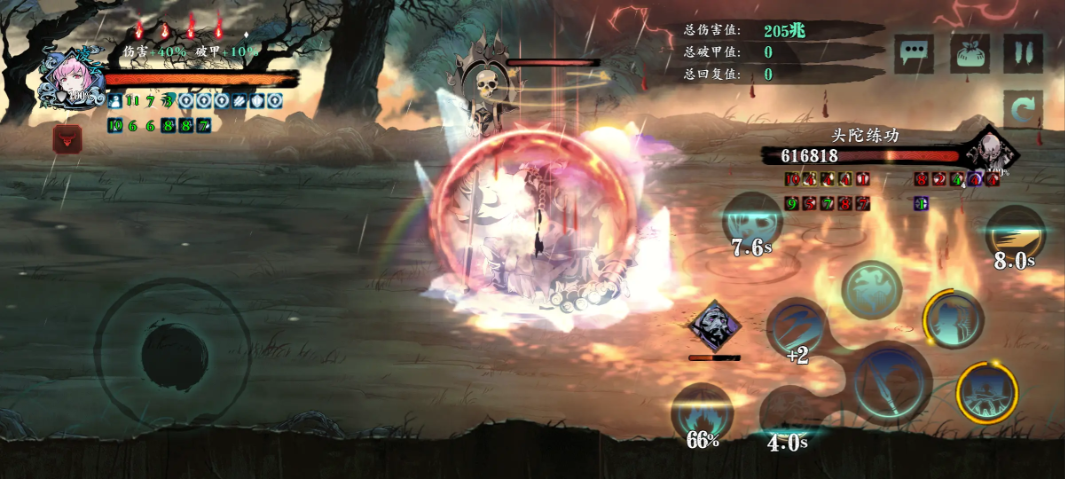Pause the battle

click(x=1023, y=53)
